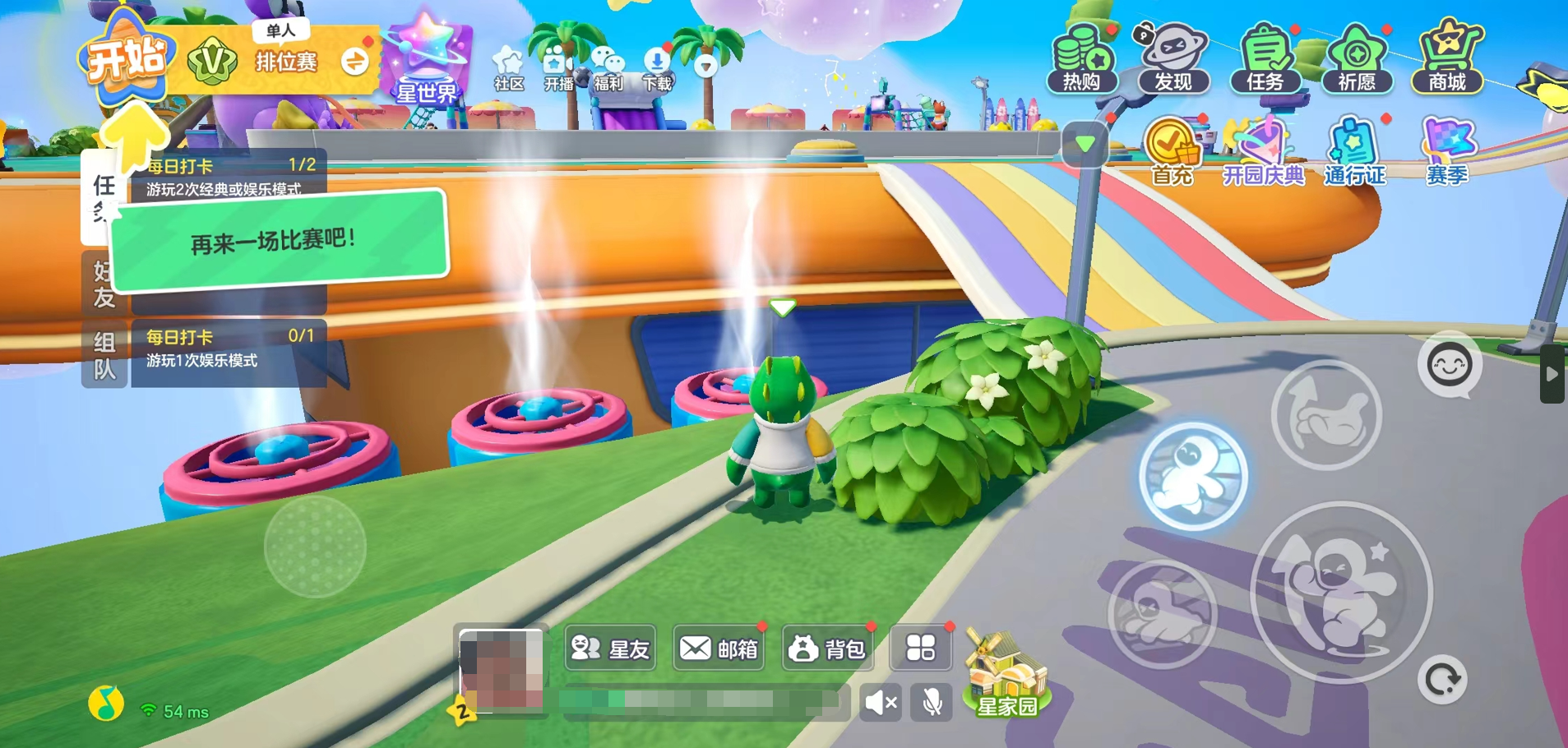Open the 邮箱 mailbox
The height and width of the screenshot is (748, 1568).
coord(719,649)
